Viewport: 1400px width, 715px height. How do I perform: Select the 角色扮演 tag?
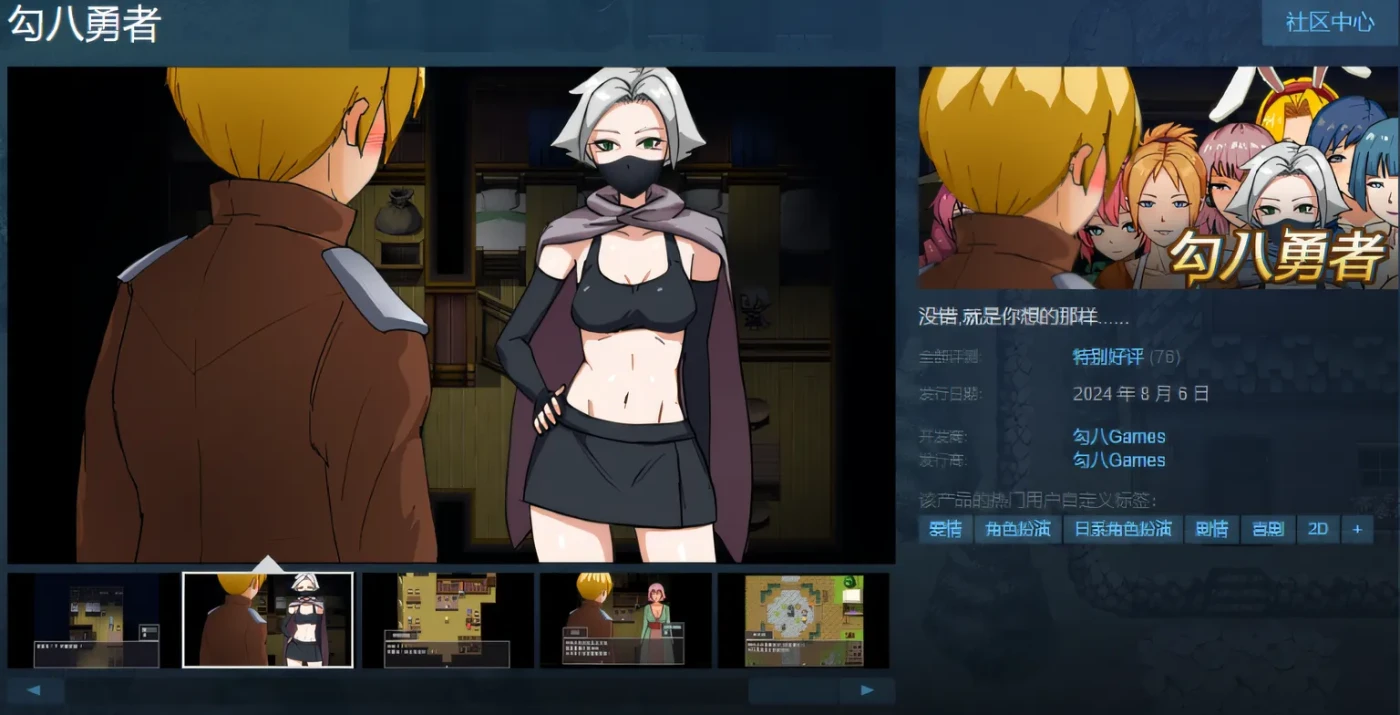pos(1018,529)
